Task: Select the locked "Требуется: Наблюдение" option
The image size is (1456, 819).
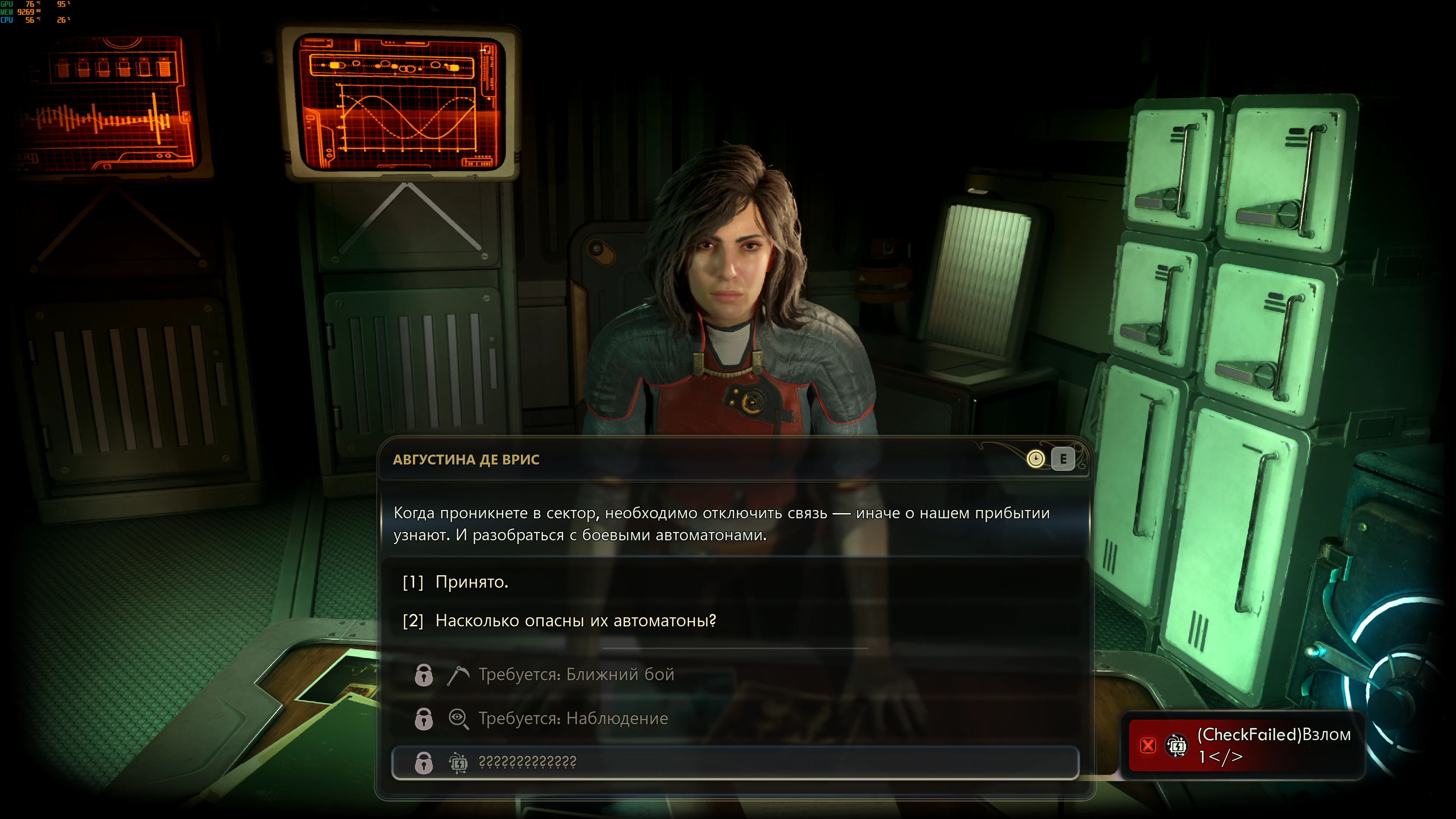Action: (x=573, y=718)
